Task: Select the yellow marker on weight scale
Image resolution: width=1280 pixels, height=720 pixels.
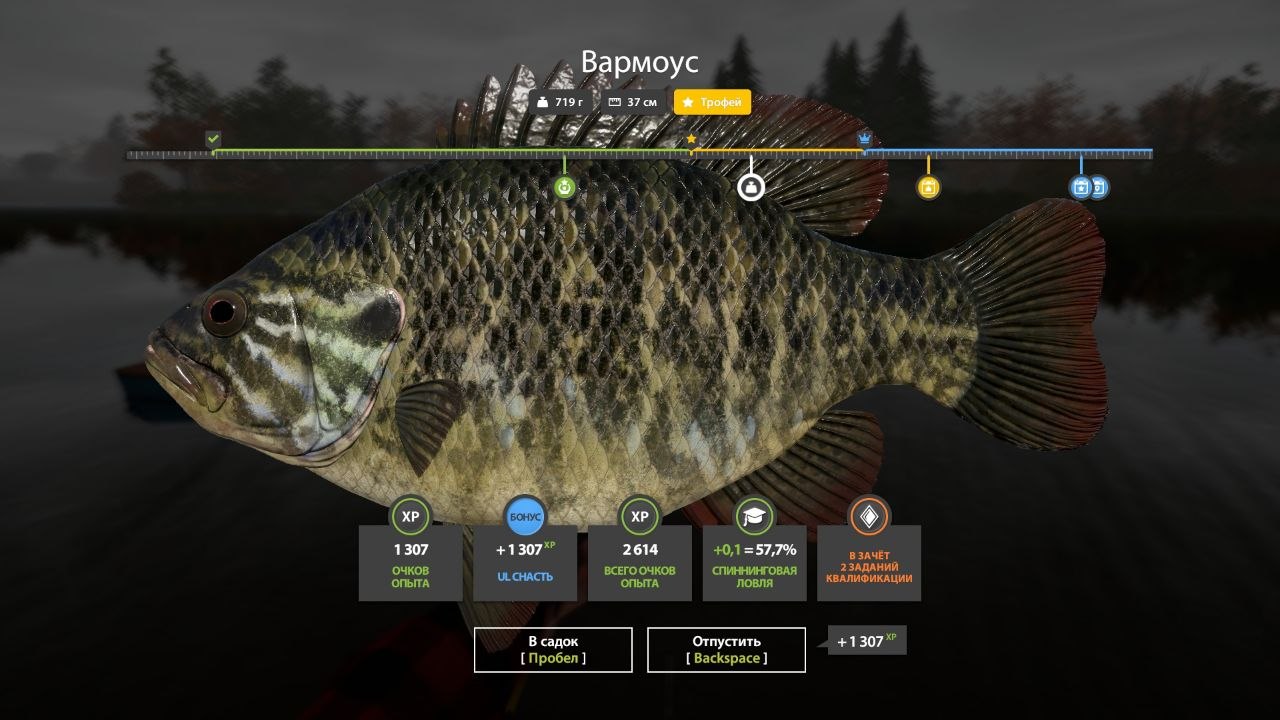Action: pyautogui.click(x=928, y=187)
